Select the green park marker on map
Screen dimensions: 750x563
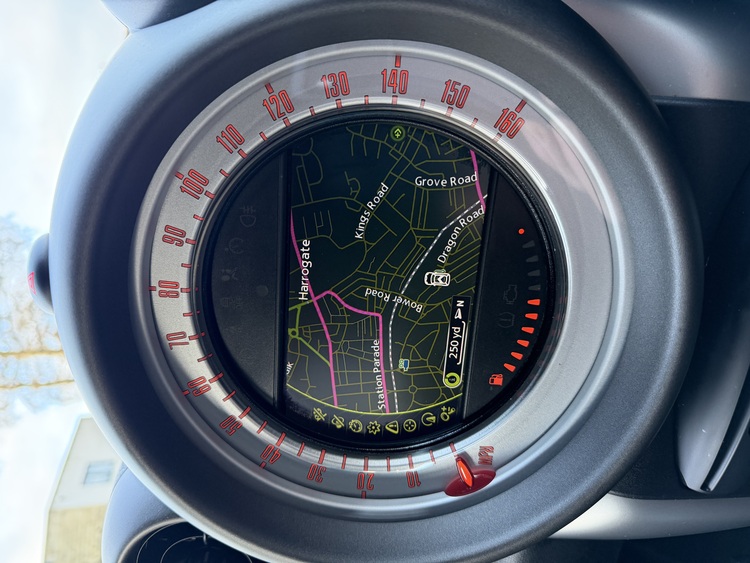398,132
